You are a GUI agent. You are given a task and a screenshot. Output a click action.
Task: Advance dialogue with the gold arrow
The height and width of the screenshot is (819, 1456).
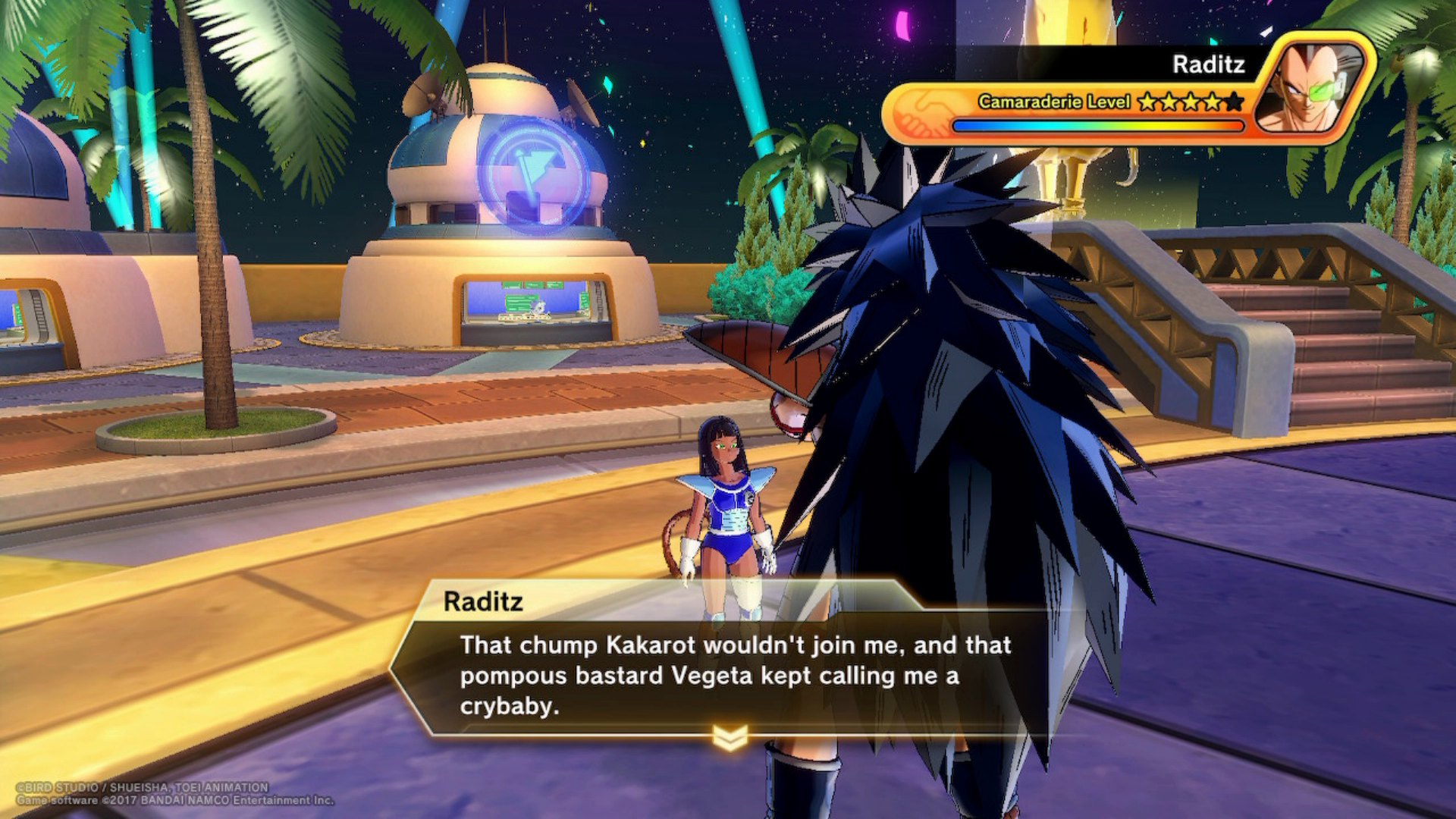coord(730,737)
